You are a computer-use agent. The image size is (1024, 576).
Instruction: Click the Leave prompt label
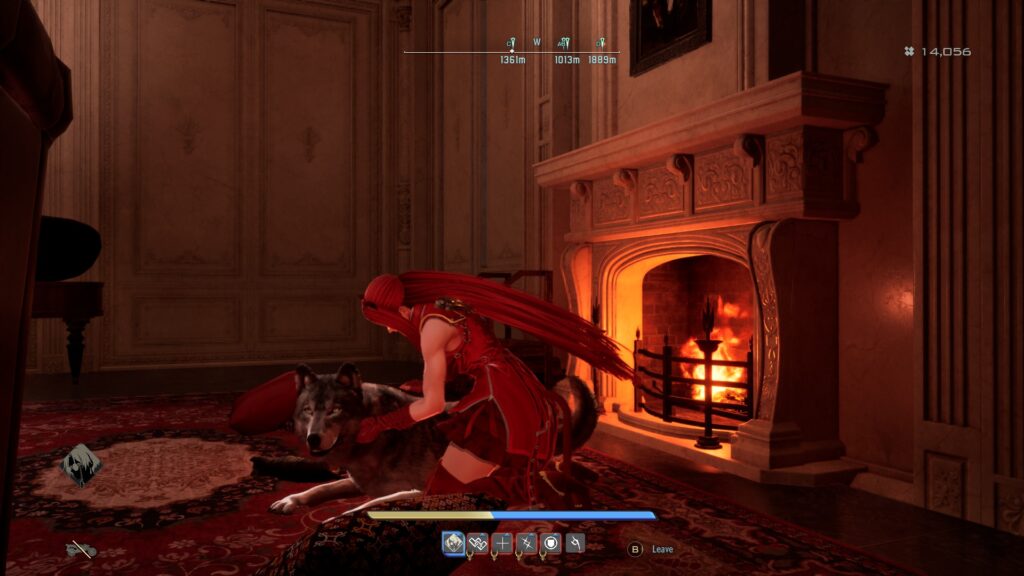[x=662, y=549]
